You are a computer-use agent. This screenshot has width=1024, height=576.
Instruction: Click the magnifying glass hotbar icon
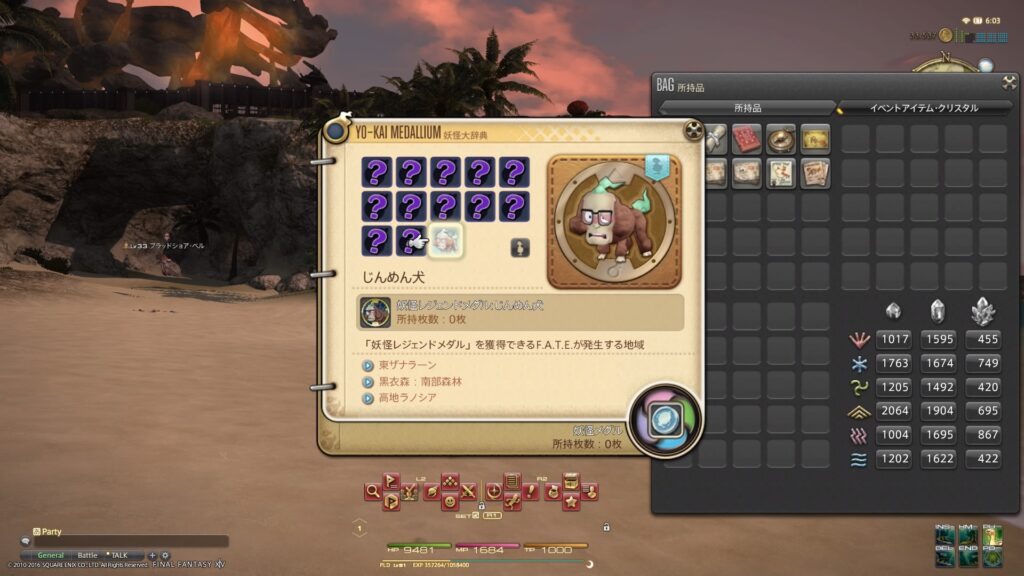coord(372,491)
